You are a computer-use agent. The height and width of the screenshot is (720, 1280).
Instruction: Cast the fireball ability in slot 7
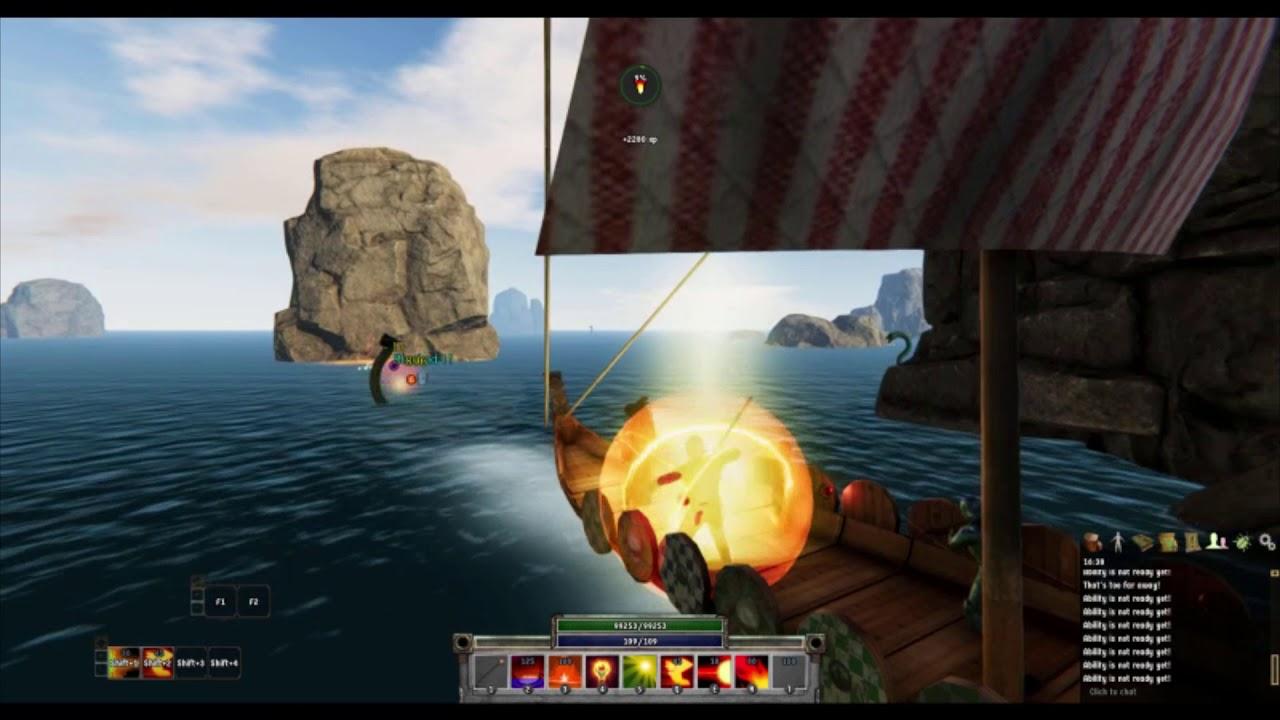click(x=712, y=670)
